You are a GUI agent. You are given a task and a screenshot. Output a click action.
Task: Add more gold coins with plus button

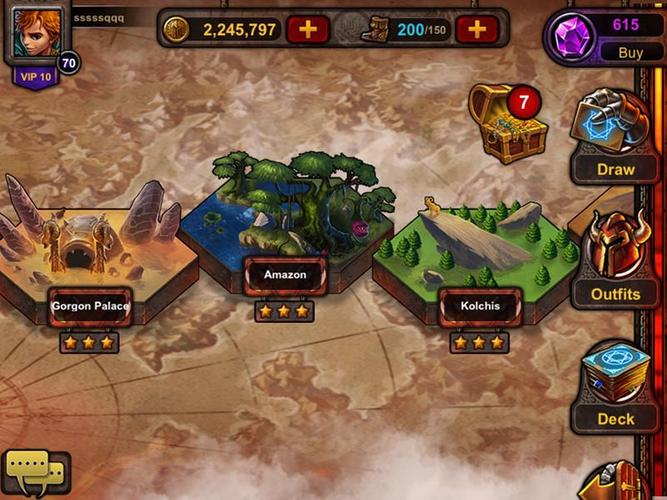click(x=307, y=29)
